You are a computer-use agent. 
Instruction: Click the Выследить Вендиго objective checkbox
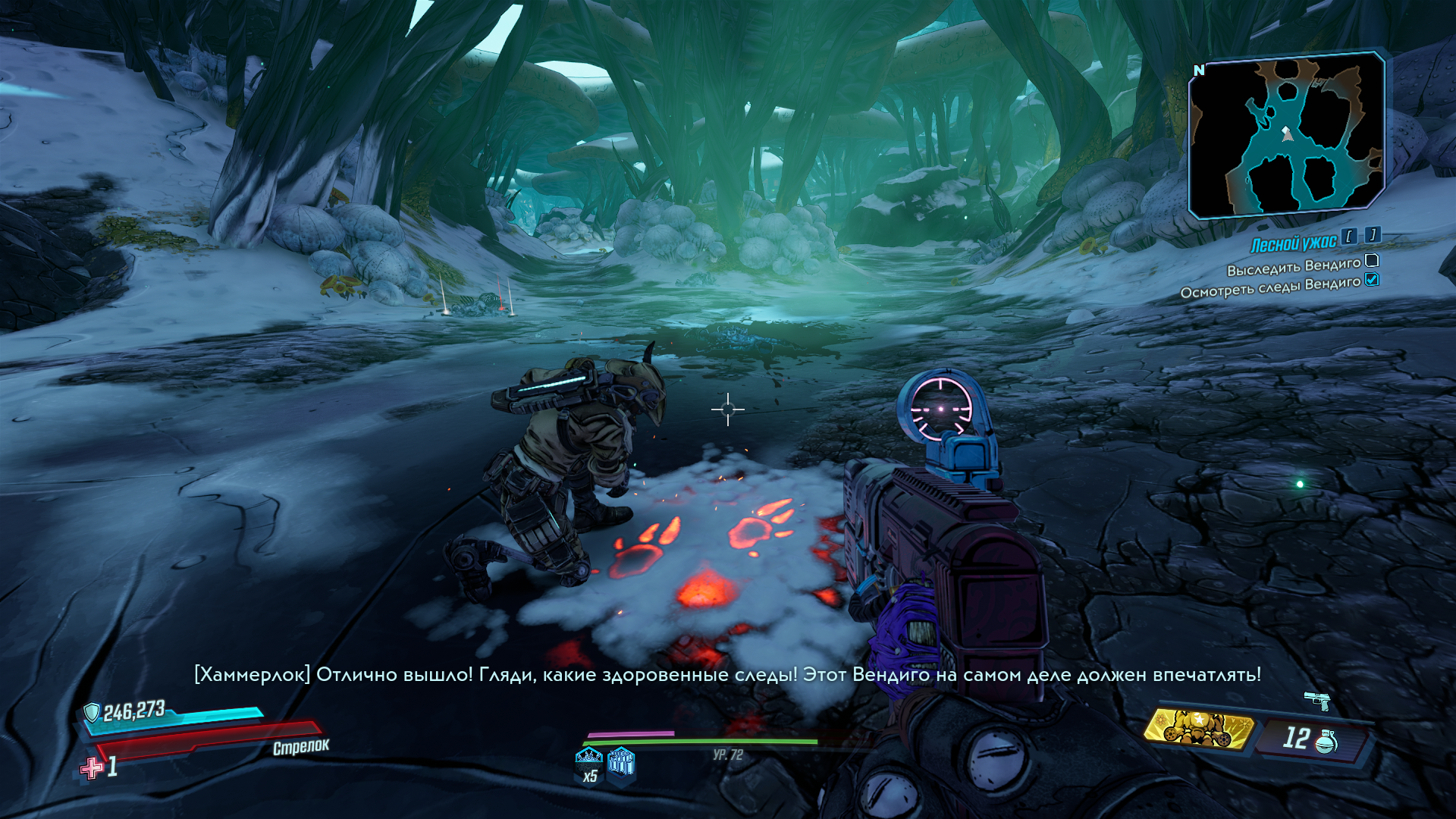(1372, 261)
